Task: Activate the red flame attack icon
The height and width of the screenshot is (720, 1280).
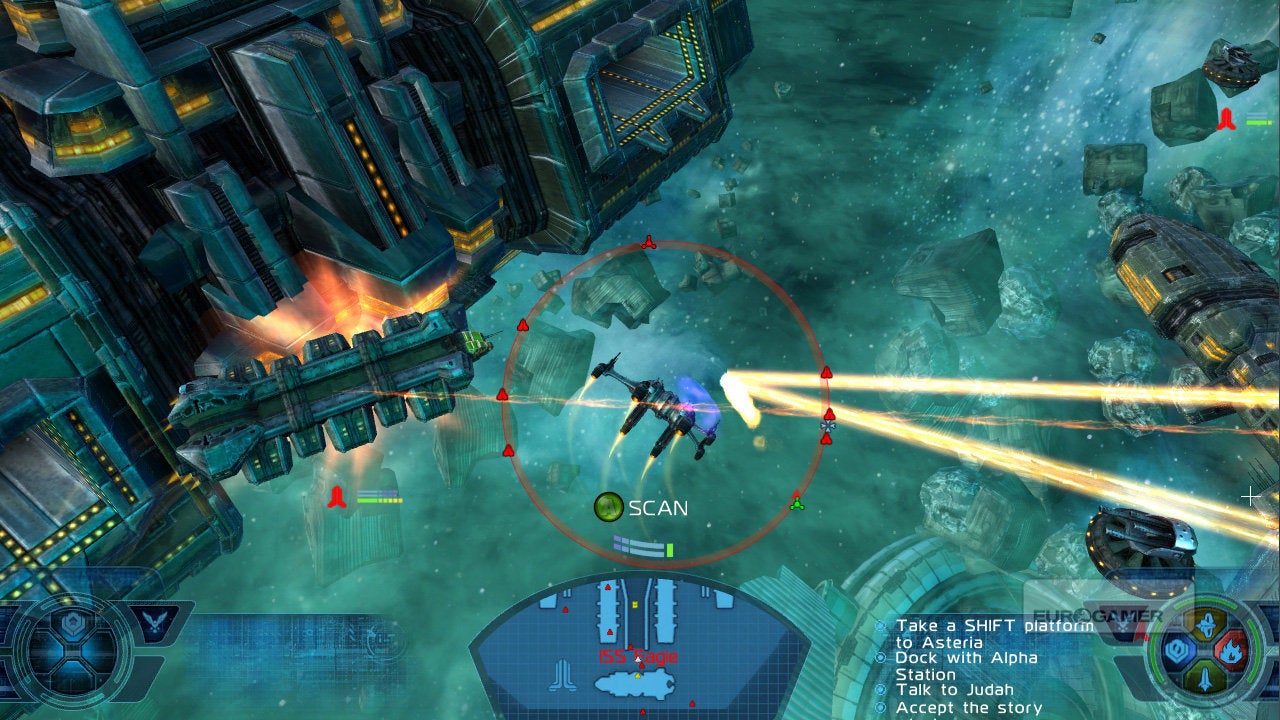Action: 1232,650
